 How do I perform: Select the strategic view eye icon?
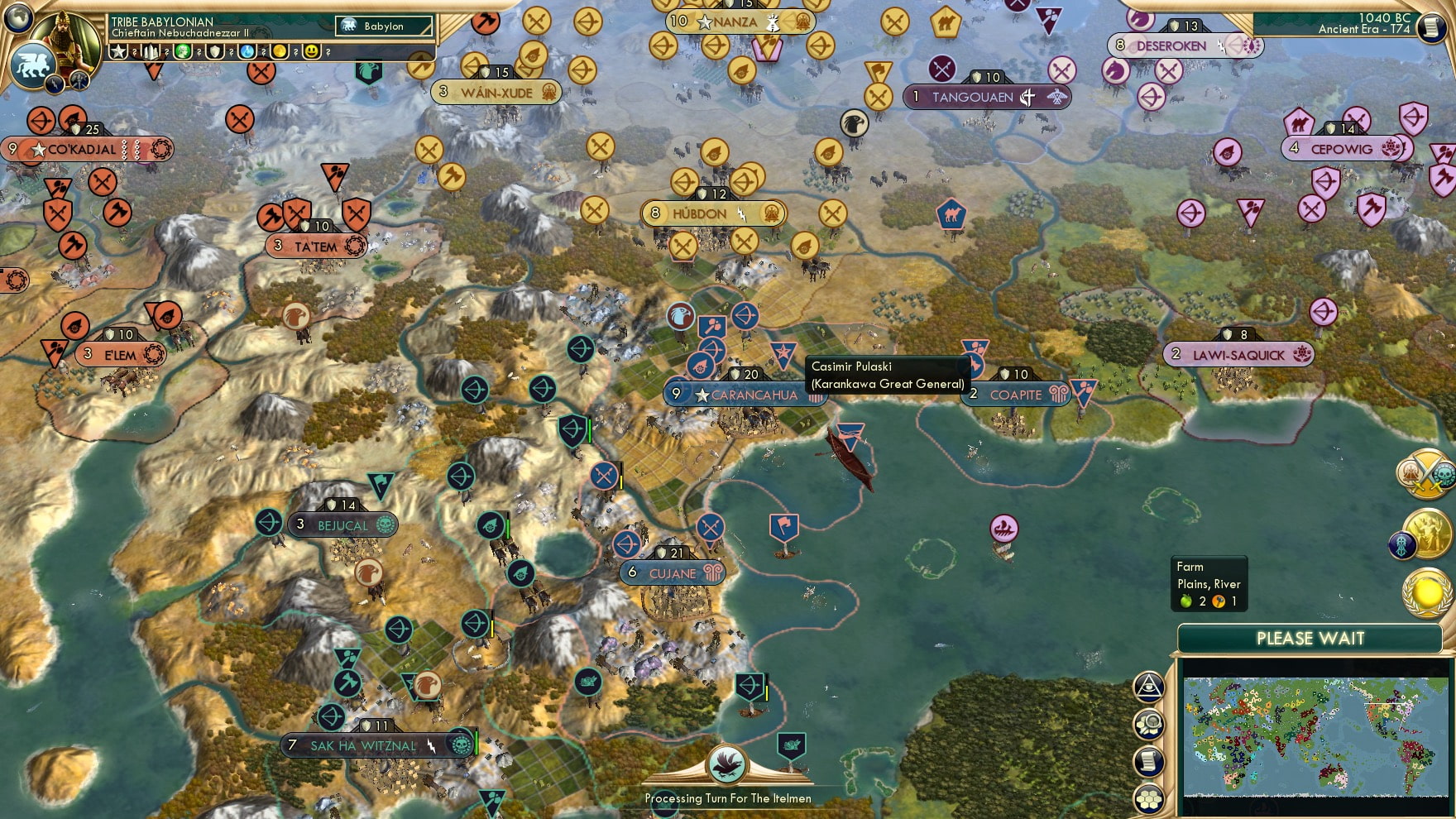(x=1147, y=687)
